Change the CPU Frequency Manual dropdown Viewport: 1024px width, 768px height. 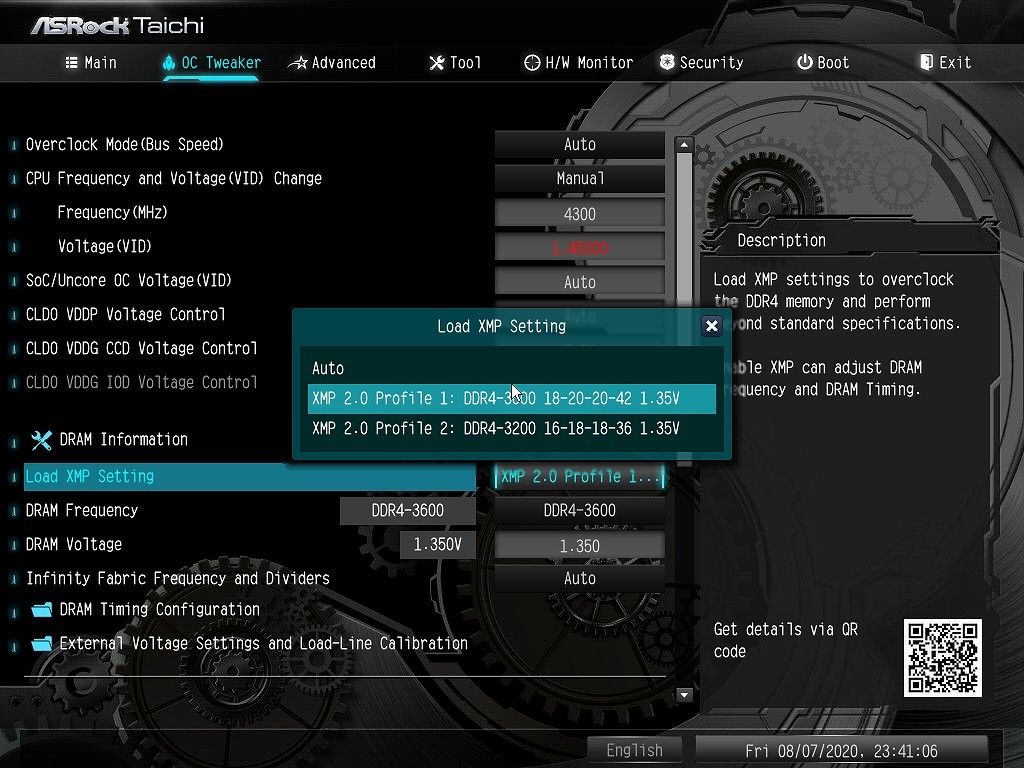tap(579, 178)
